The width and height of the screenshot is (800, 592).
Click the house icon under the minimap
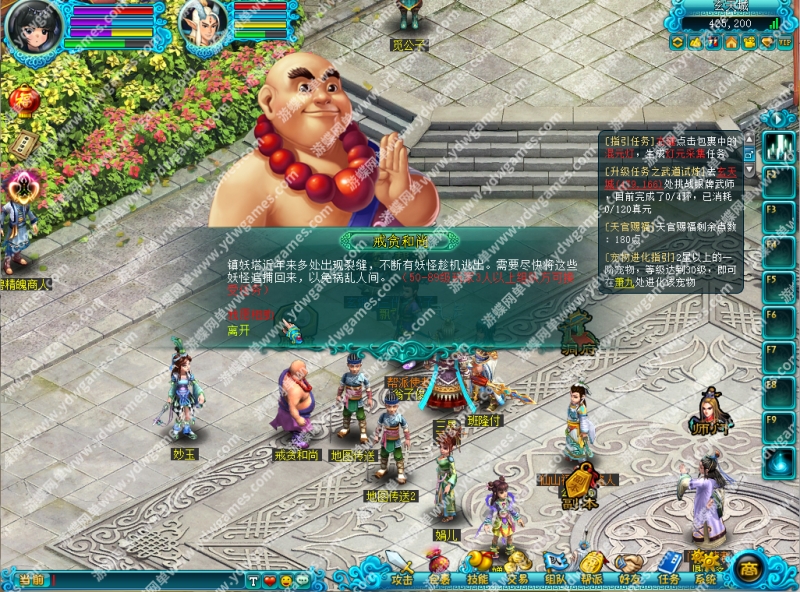coord(731,42)
